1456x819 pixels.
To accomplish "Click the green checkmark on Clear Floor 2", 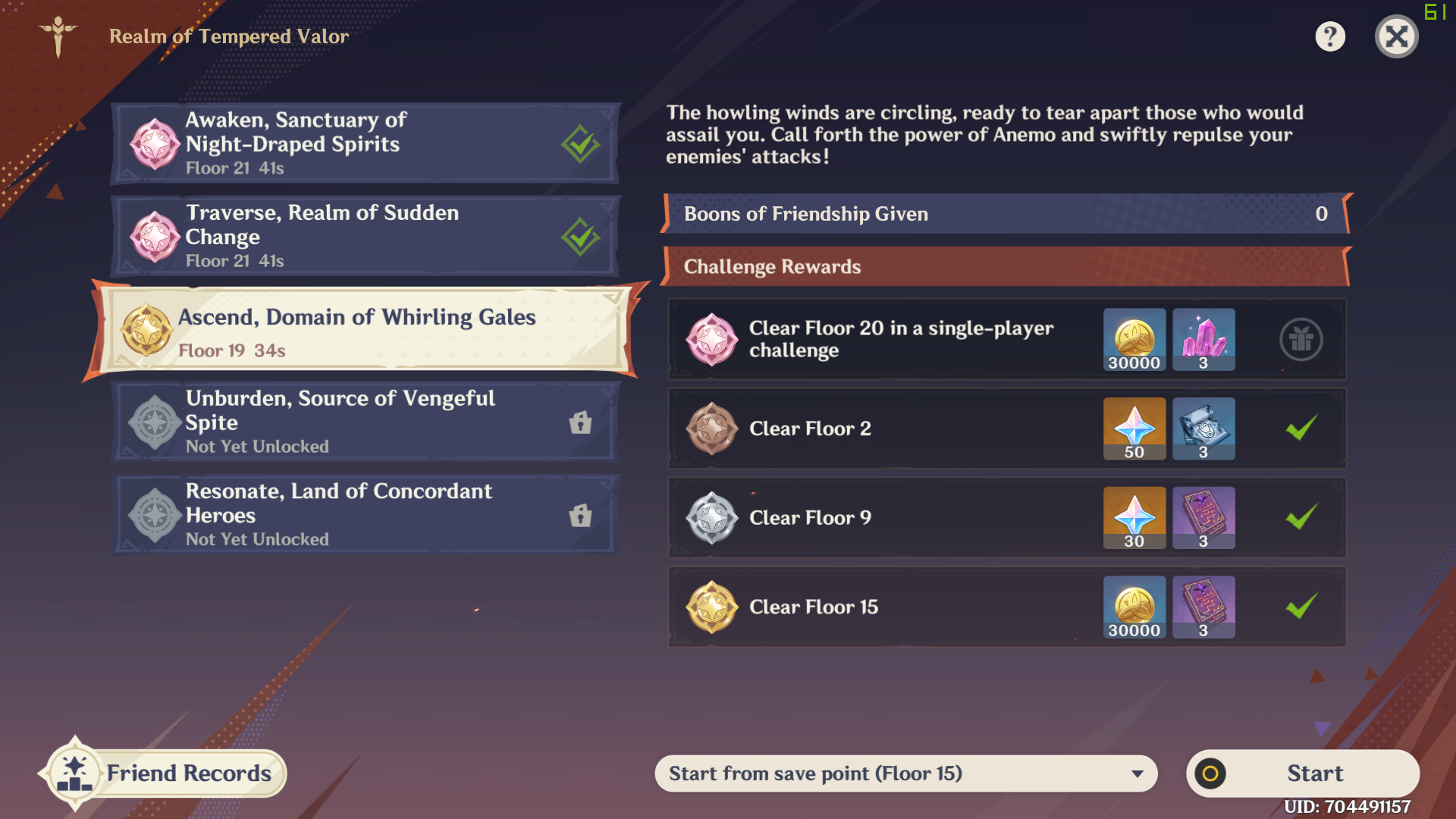I will pyautogui.click(x=1301, y=428).
